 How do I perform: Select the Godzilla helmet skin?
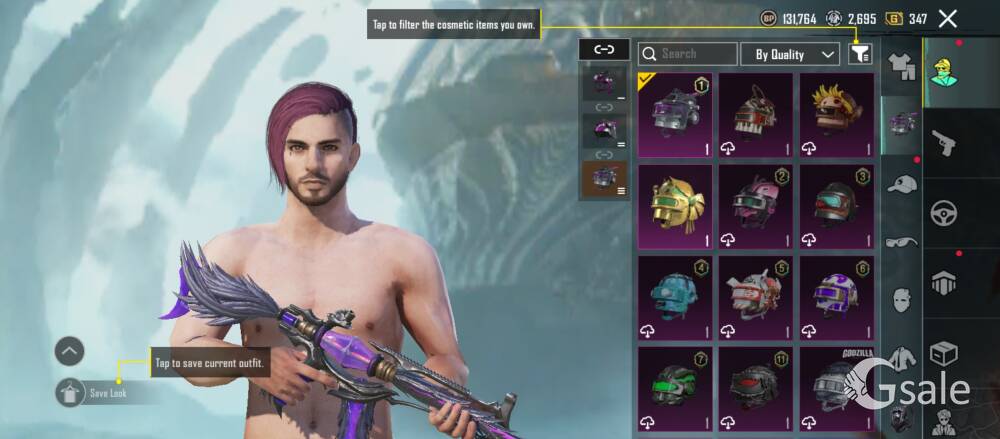click(x=836, y=389)
